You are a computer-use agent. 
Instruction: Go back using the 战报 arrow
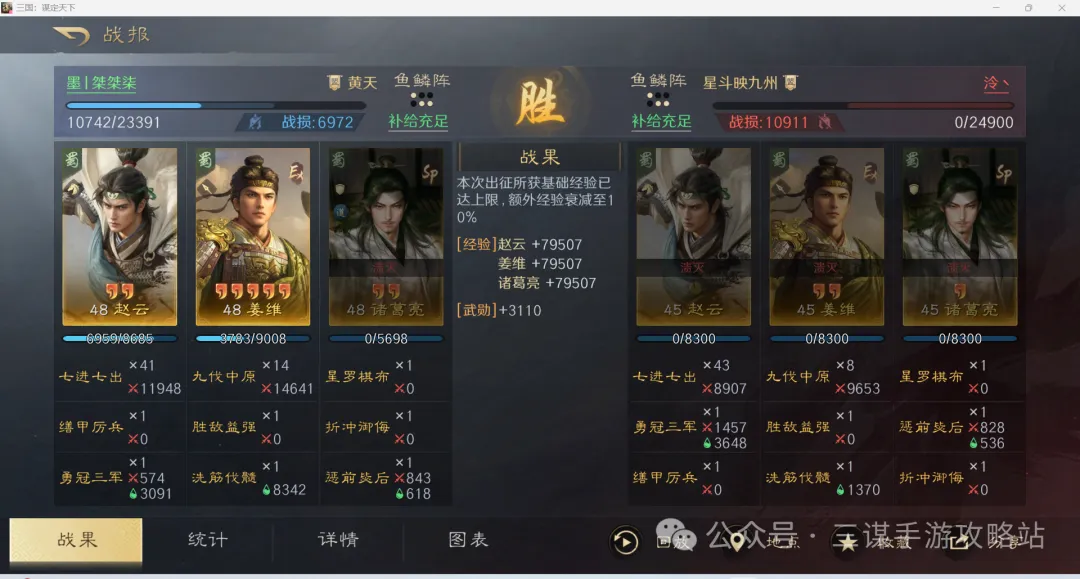pyautogui.click(x=71, y=36)
